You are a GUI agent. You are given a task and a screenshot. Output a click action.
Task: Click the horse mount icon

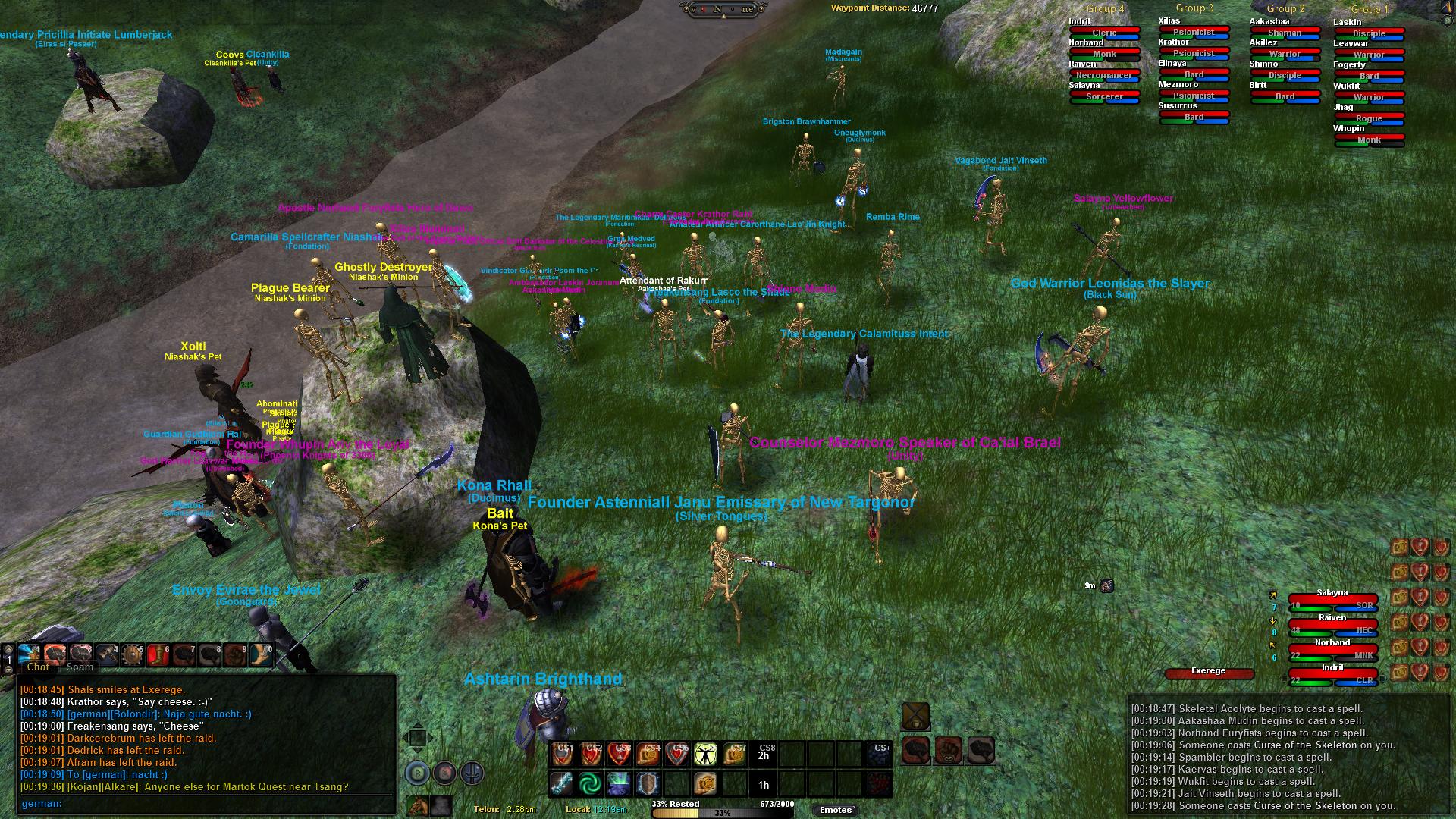[417, 806]
